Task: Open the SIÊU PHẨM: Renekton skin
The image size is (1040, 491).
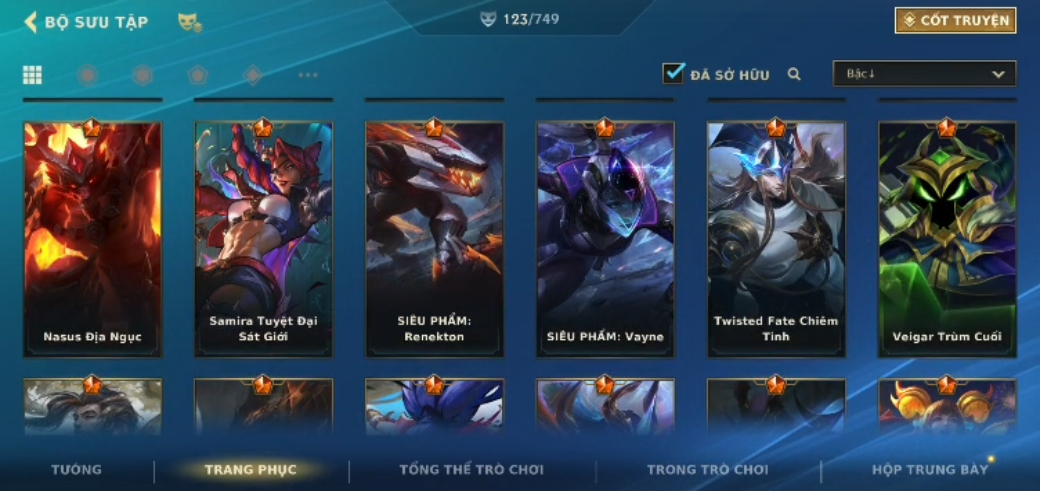Action: (434, 239)
